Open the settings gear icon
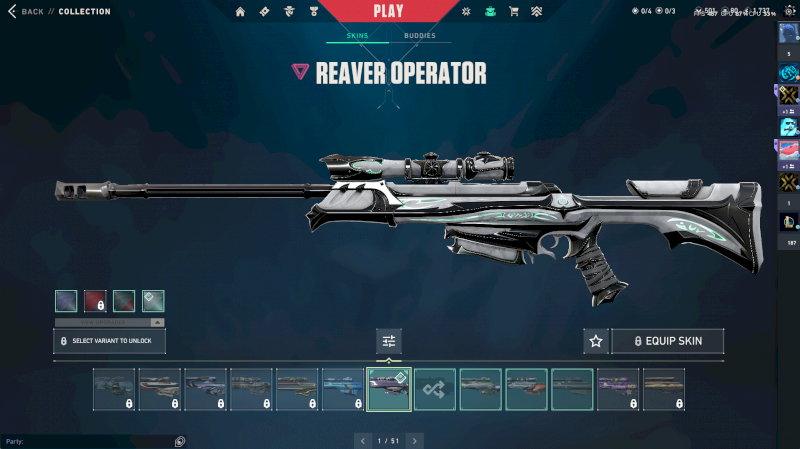Screen dimensions: 800x449 coord(466,12)
